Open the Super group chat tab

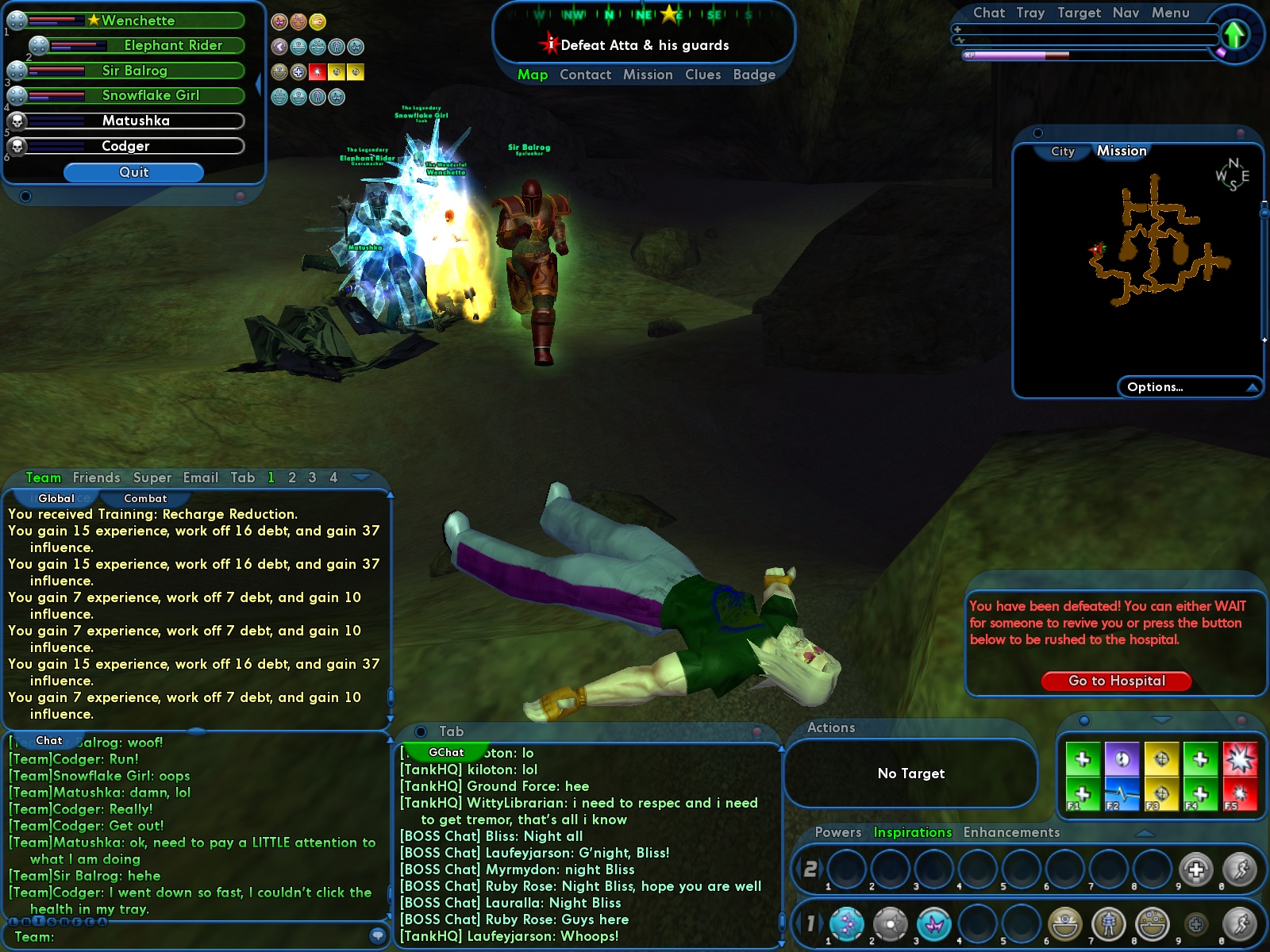pyautogui.click(x=152, y=478)
